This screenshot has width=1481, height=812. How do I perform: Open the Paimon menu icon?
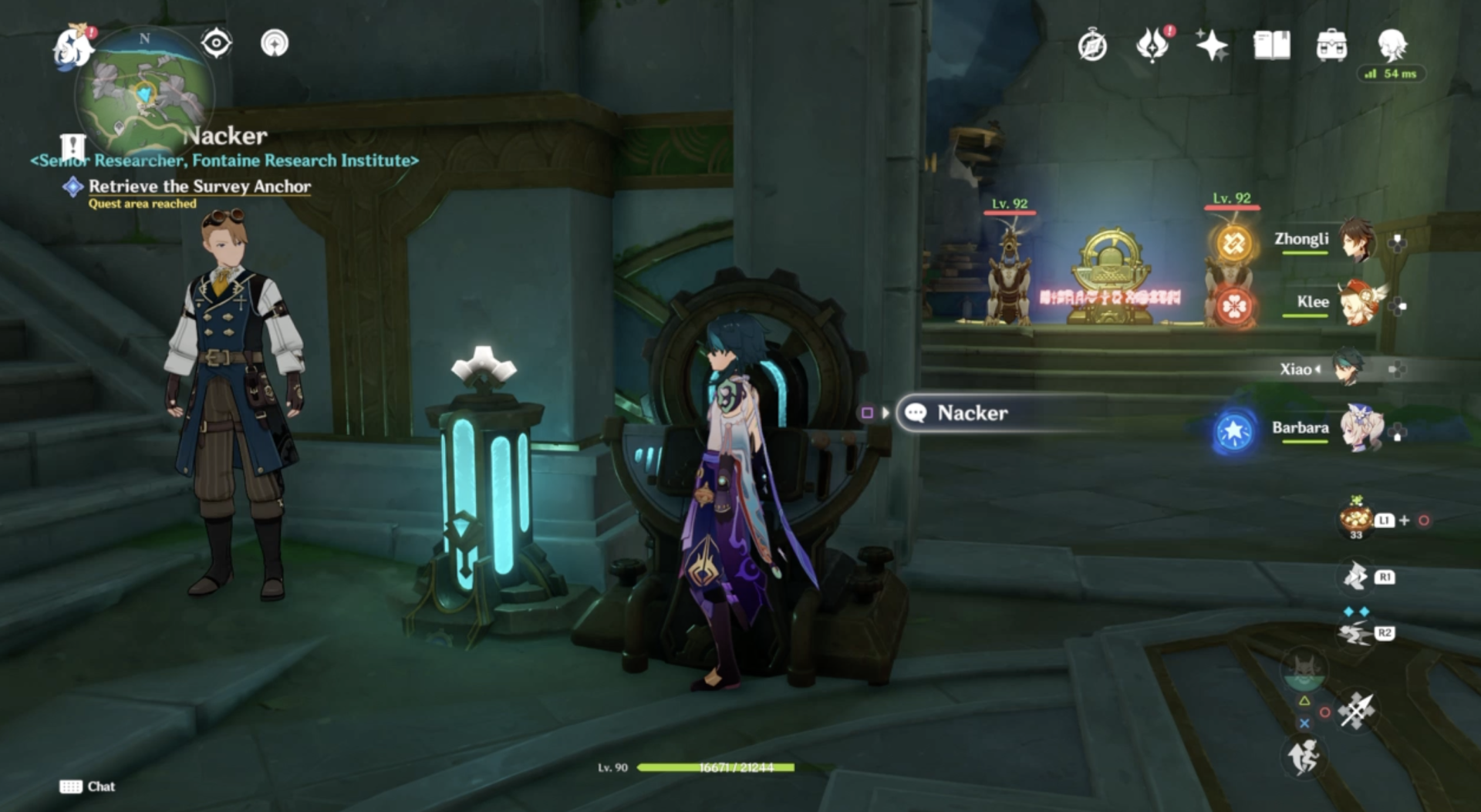pos(73,45)
